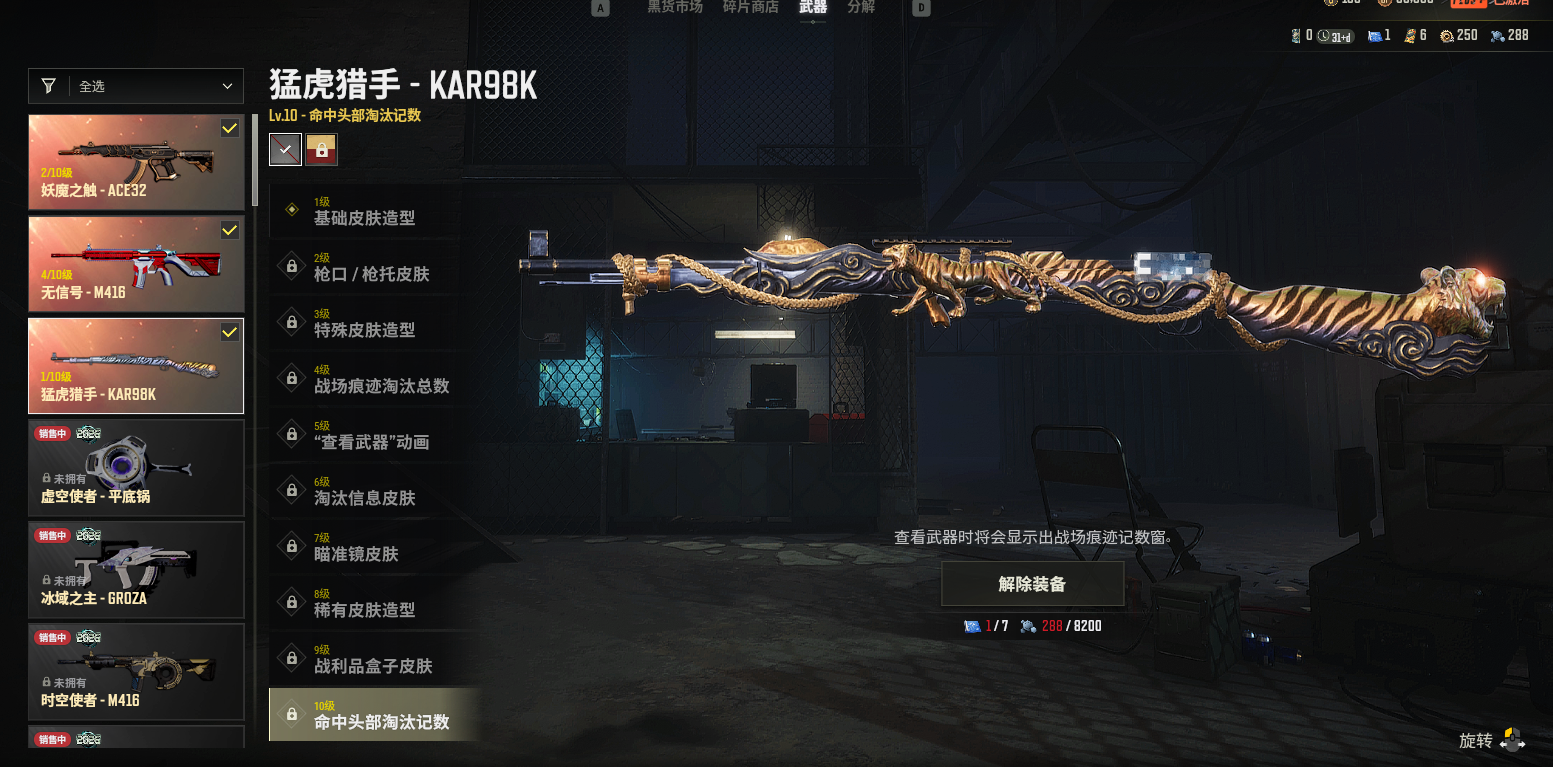
Task: Go to the 分解 tab
Action: tap(860, 8)
